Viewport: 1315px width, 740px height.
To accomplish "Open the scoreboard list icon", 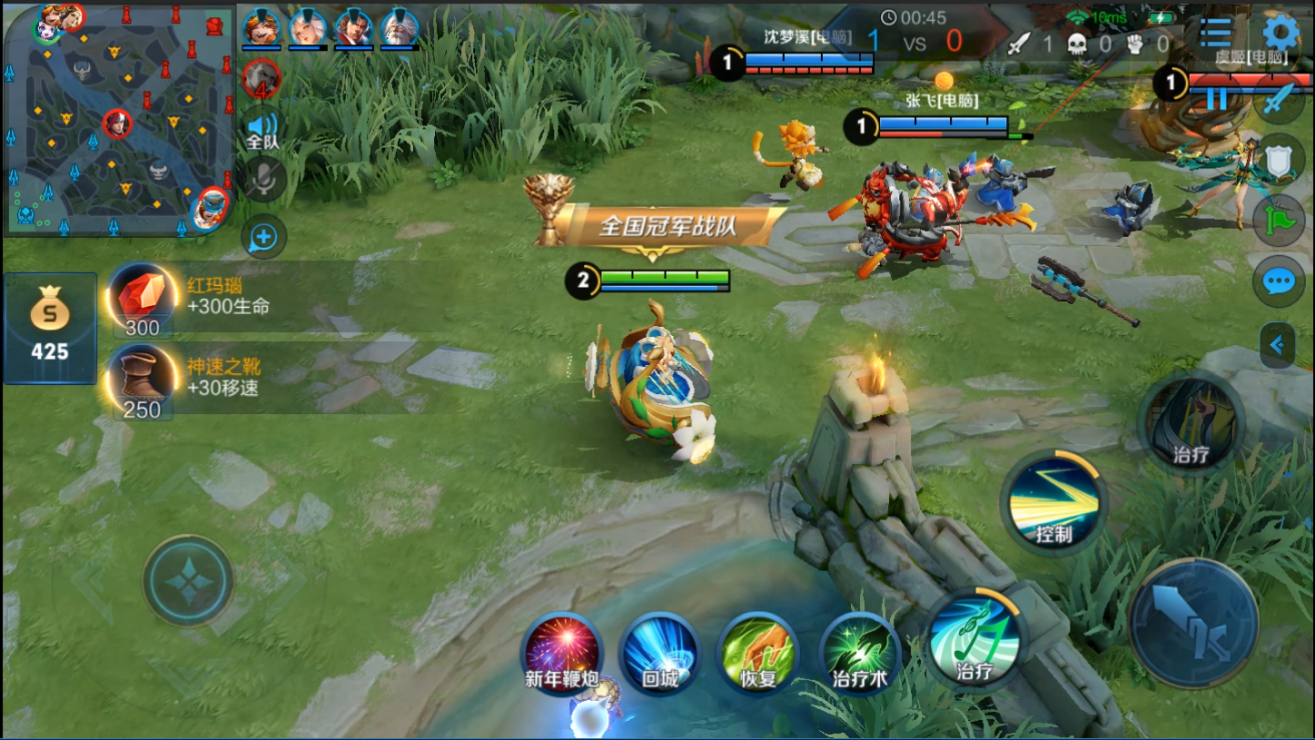I will [x=1215, y=33].
